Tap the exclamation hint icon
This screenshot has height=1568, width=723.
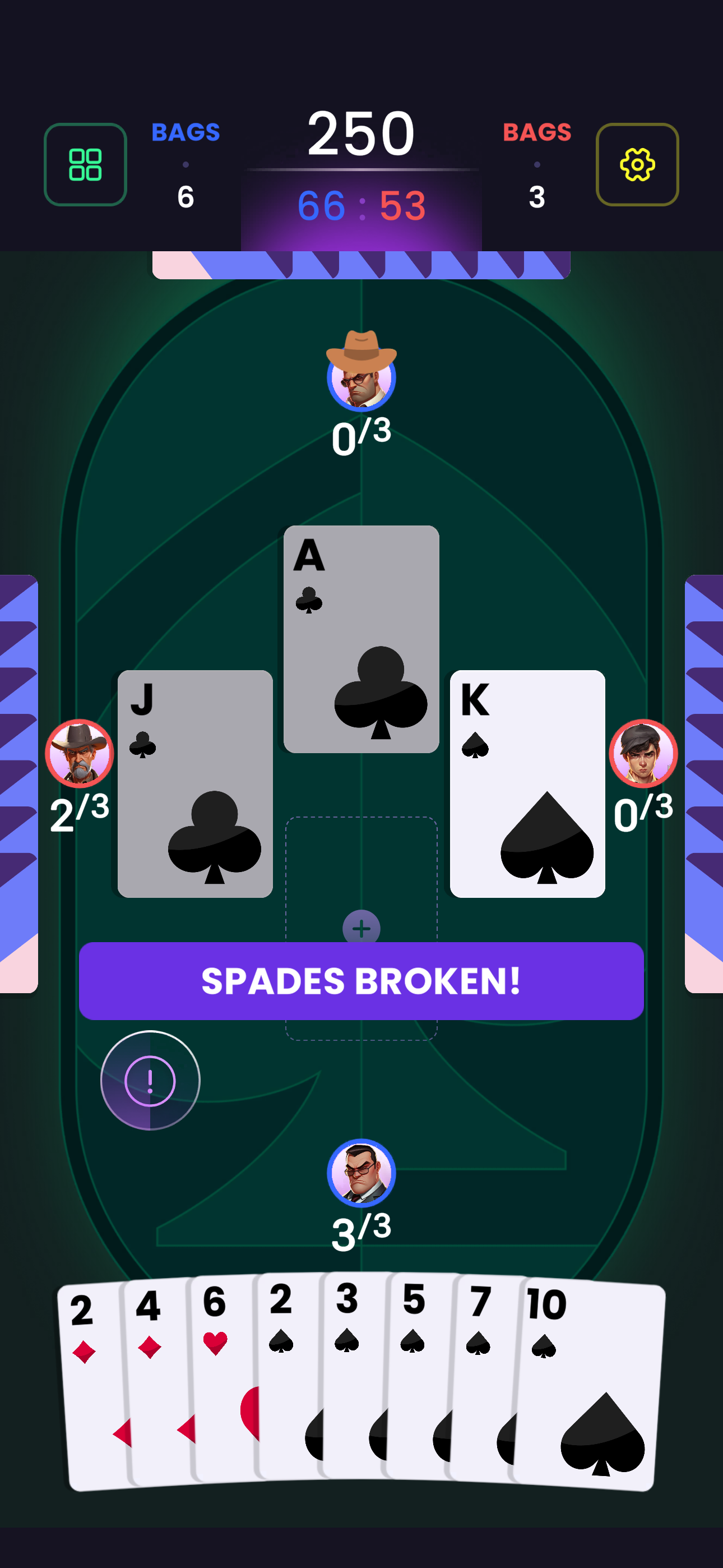click(150, 1080)
